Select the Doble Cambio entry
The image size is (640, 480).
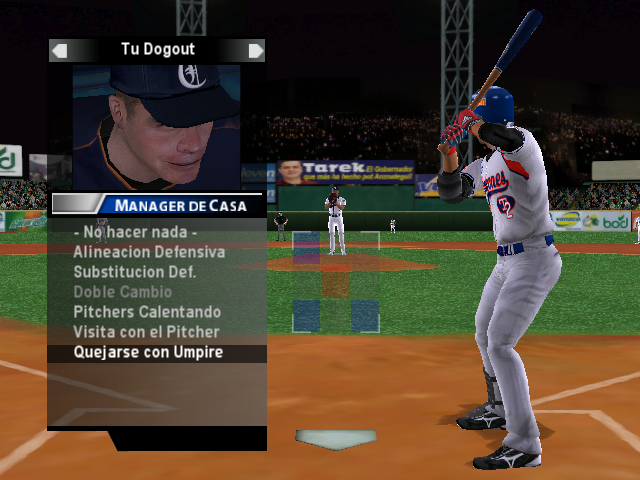click(122, 292)
